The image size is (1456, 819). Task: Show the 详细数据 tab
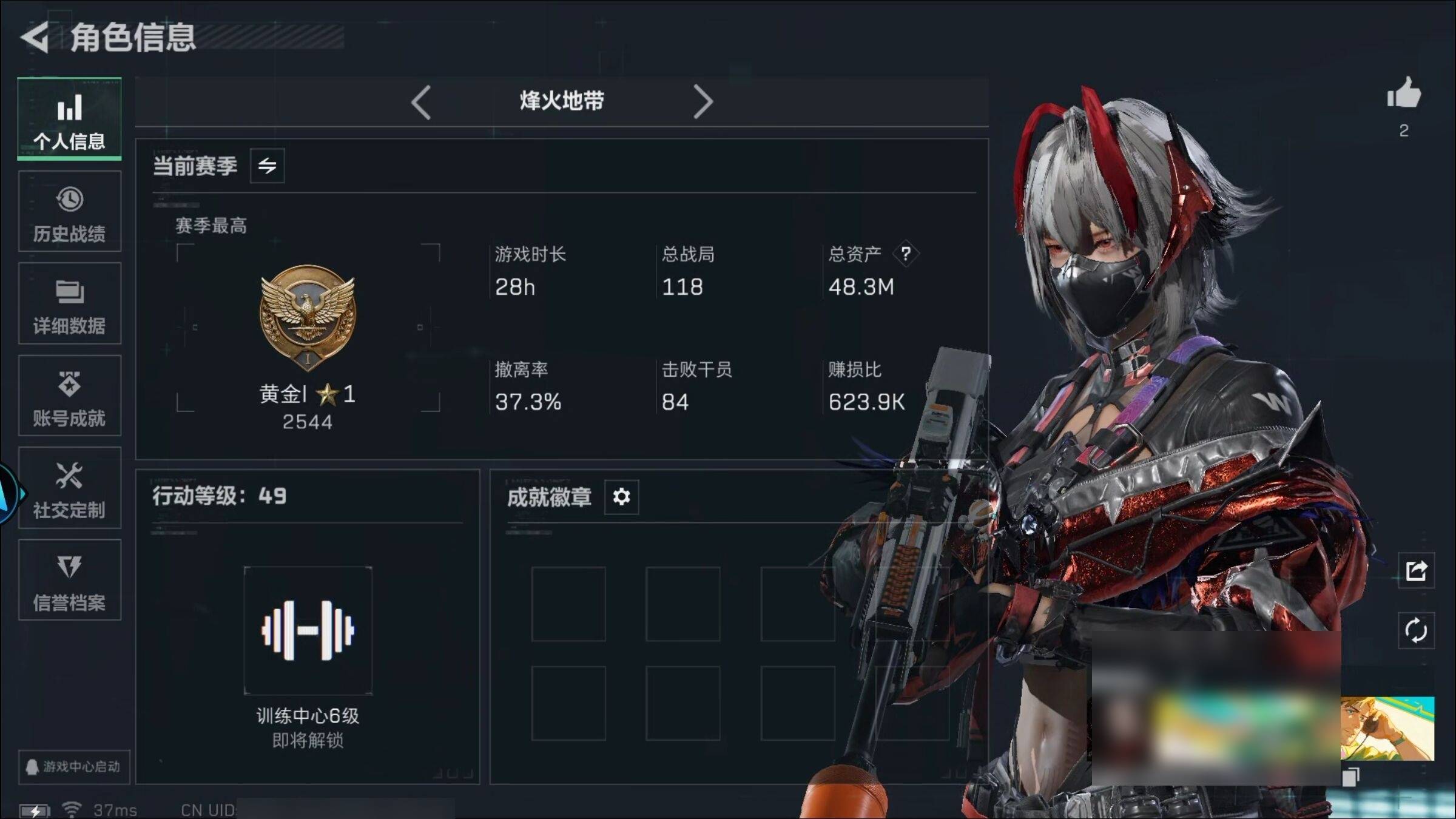[x=69, y=303]
